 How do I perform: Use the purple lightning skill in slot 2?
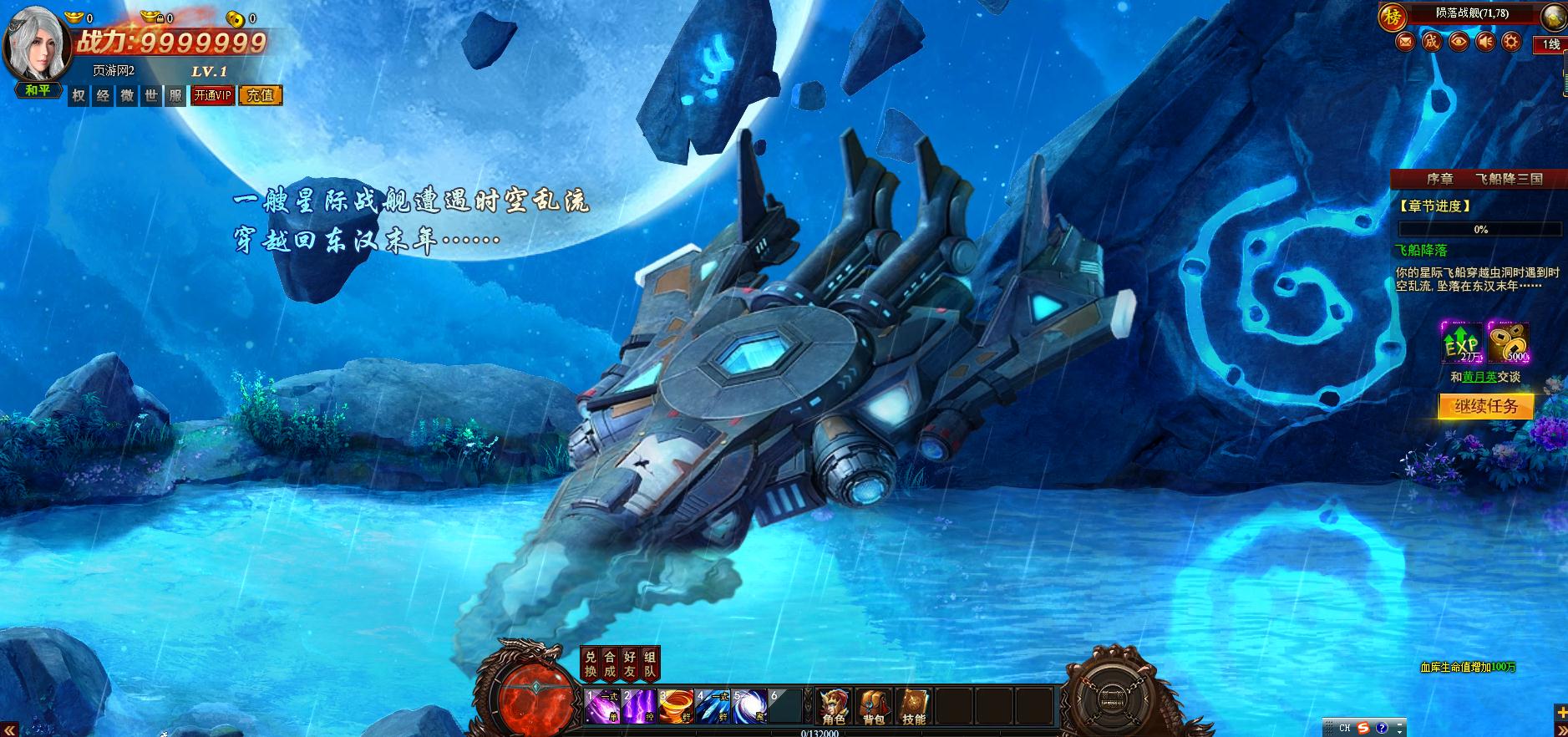click(639, 706)
